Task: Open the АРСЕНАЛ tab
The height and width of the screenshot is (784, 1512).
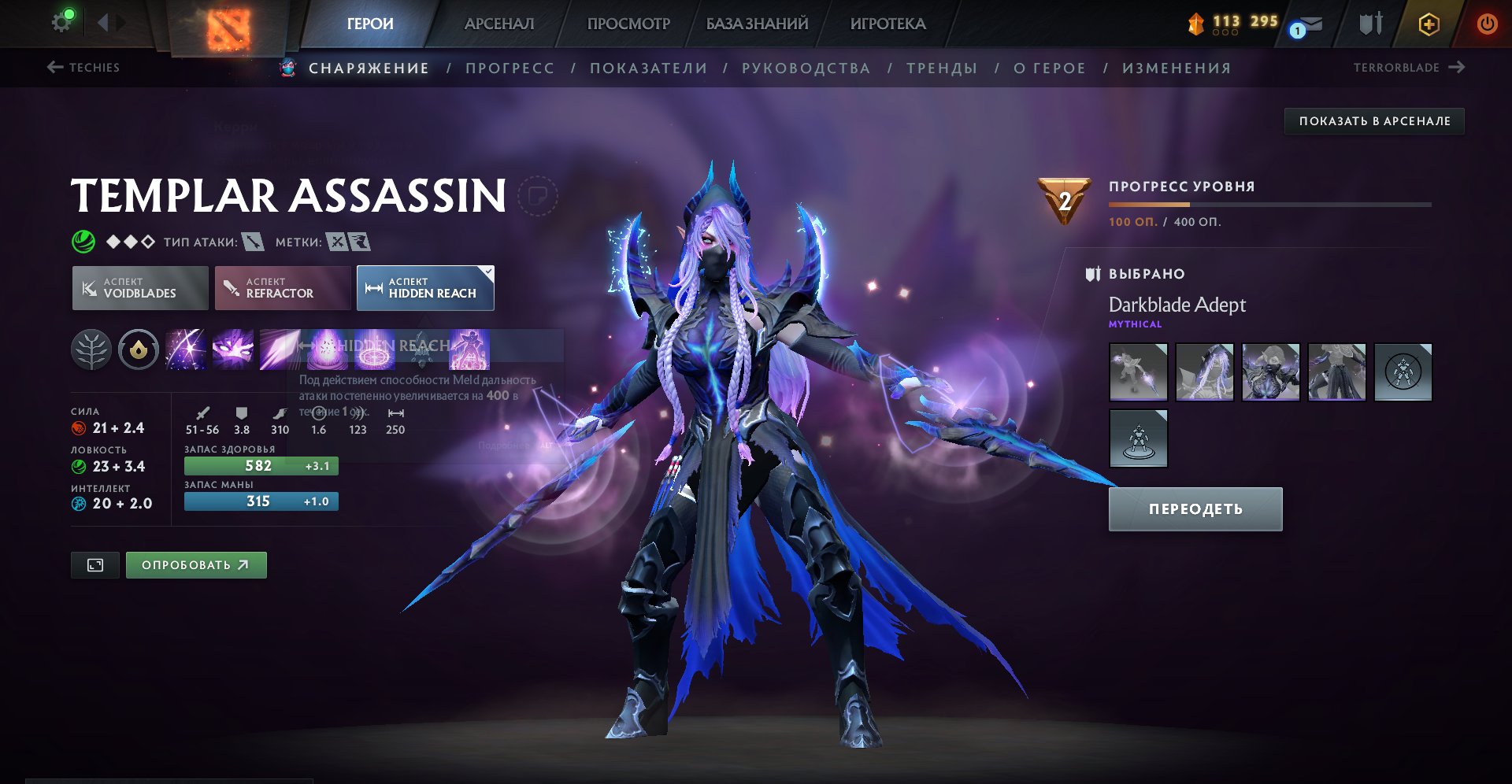Action: [x=499, y=24]
